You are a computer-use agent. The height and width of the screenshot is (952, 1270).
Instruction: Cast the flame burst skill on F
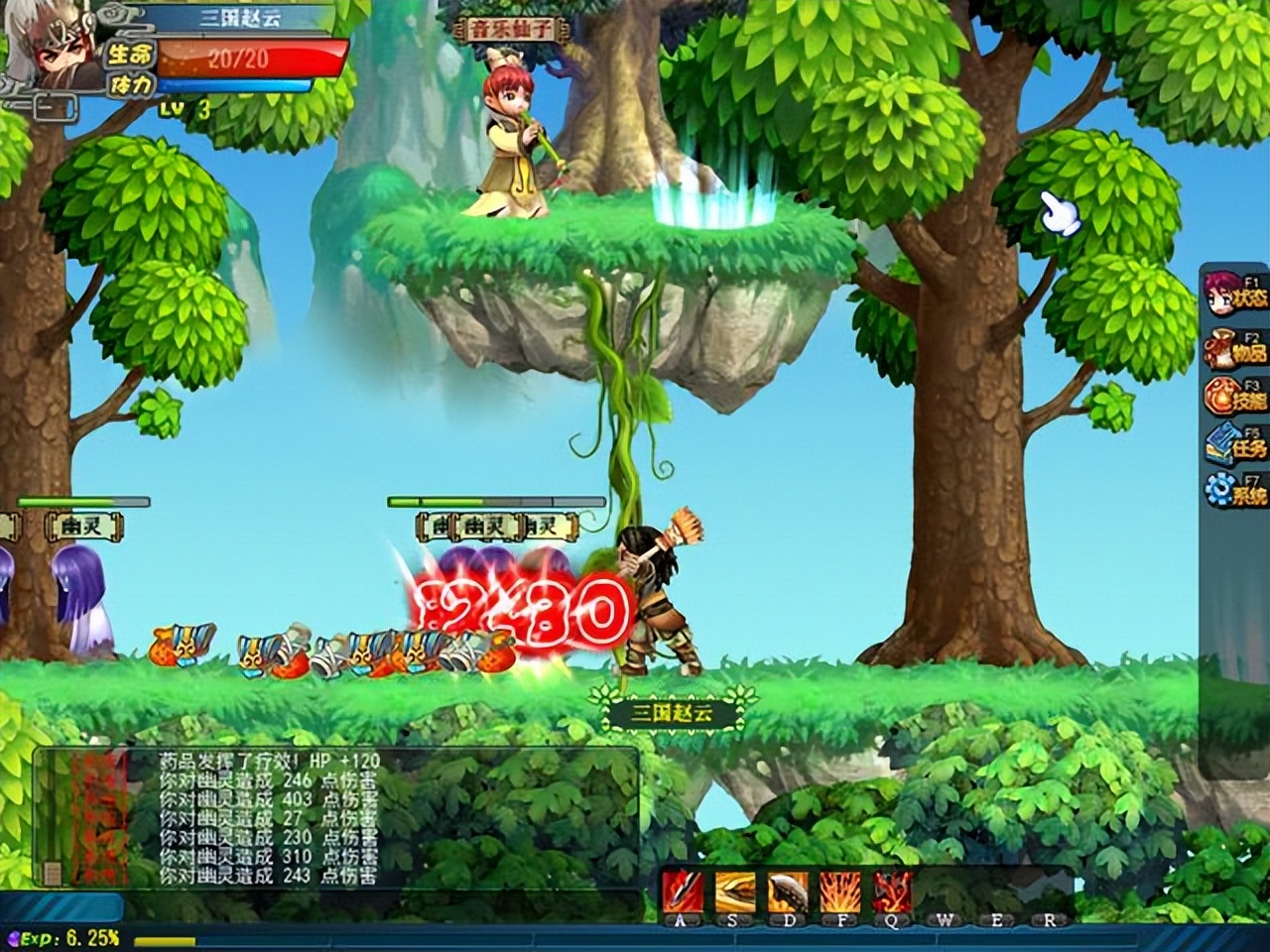[x=839, y=892]
